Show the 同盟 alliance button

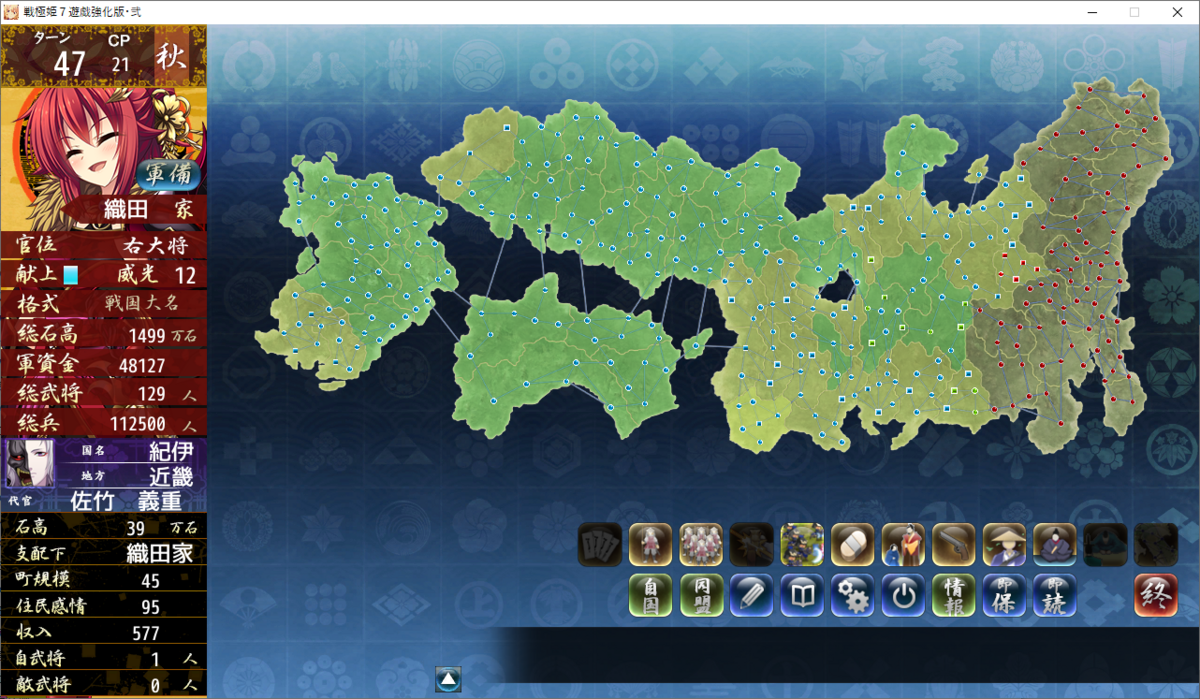point(701,595)
